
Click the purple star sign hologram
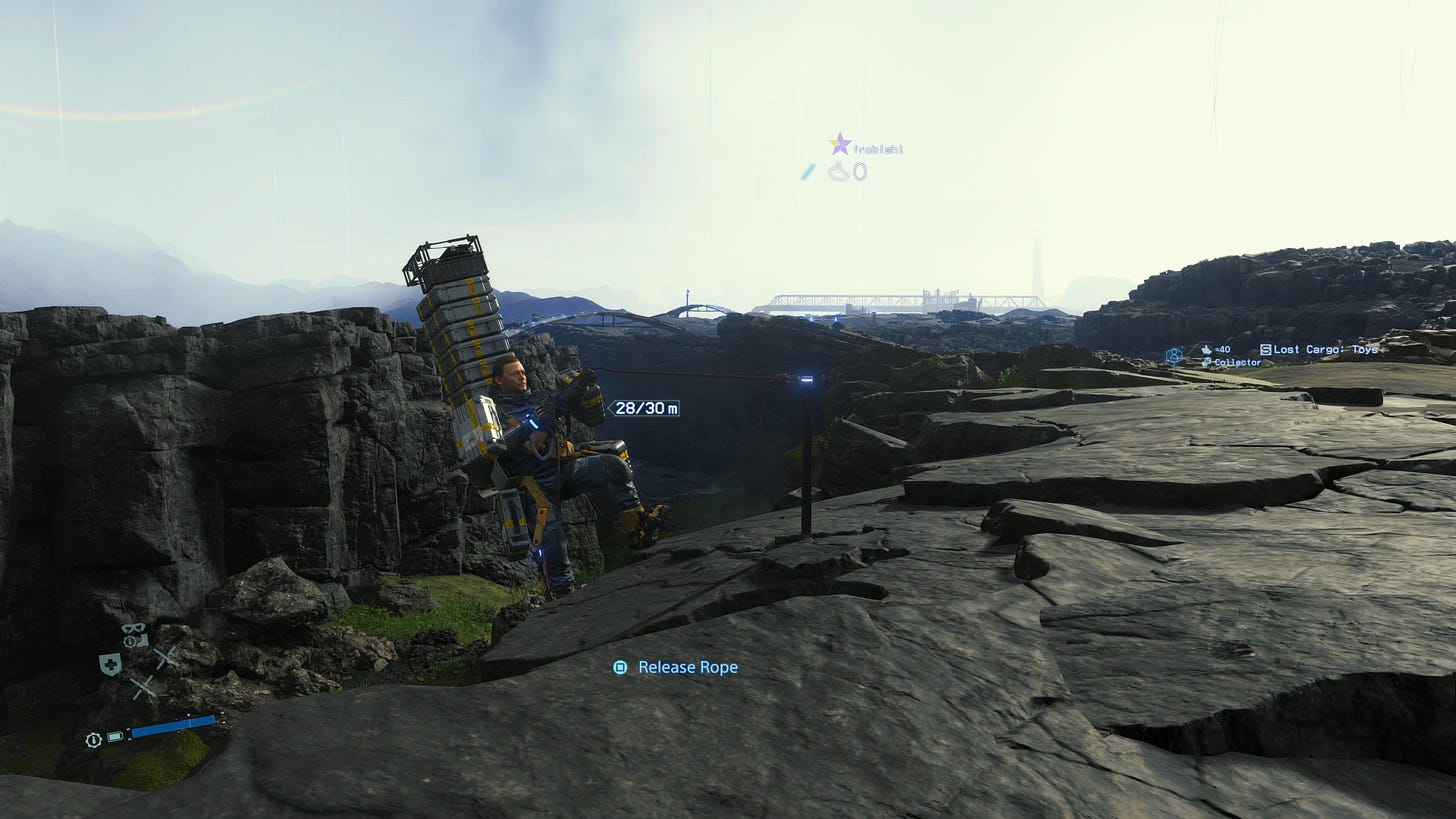pyautogui.click(x=840, y=143)
